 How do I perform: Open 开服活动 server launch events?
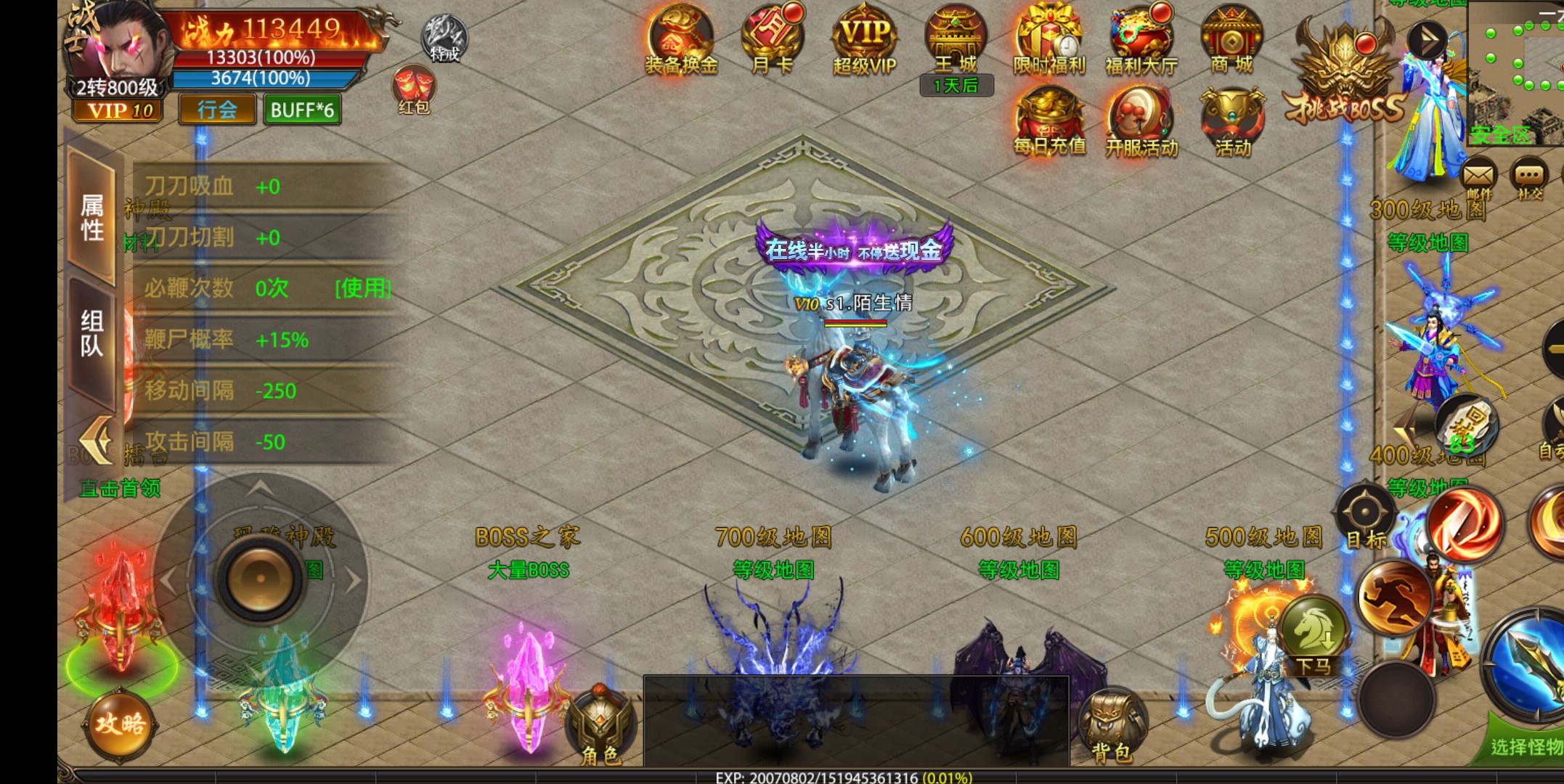(x=1141, y=121)
